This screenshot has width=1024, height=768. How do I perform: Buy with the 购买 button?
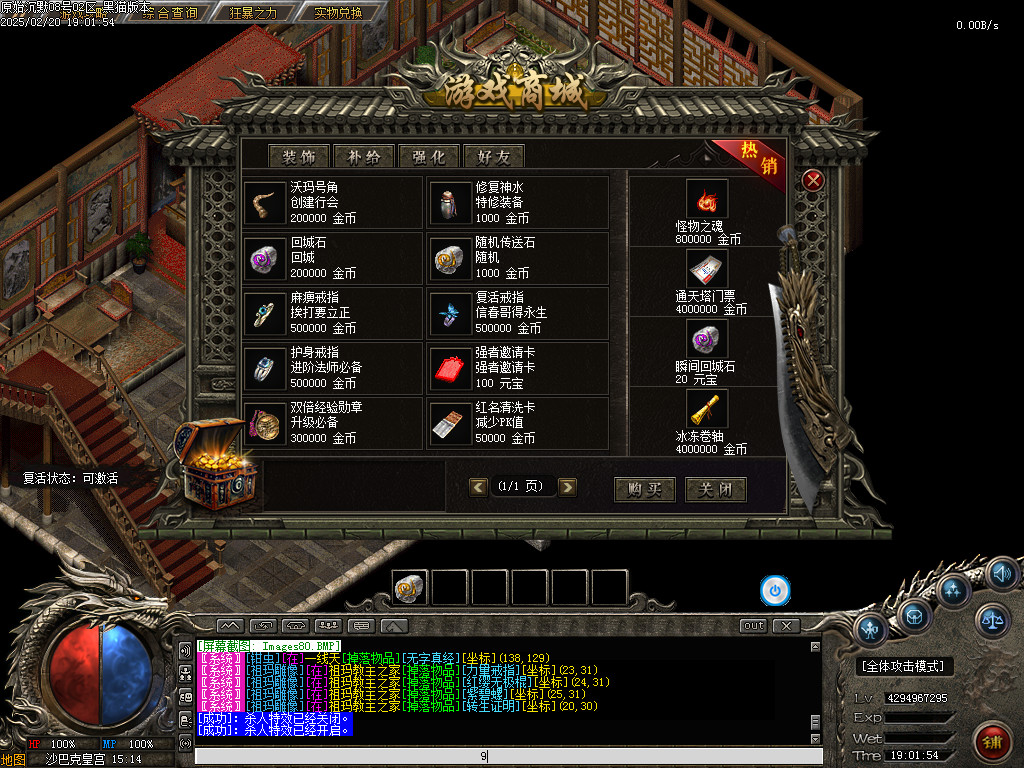[645, 489]
